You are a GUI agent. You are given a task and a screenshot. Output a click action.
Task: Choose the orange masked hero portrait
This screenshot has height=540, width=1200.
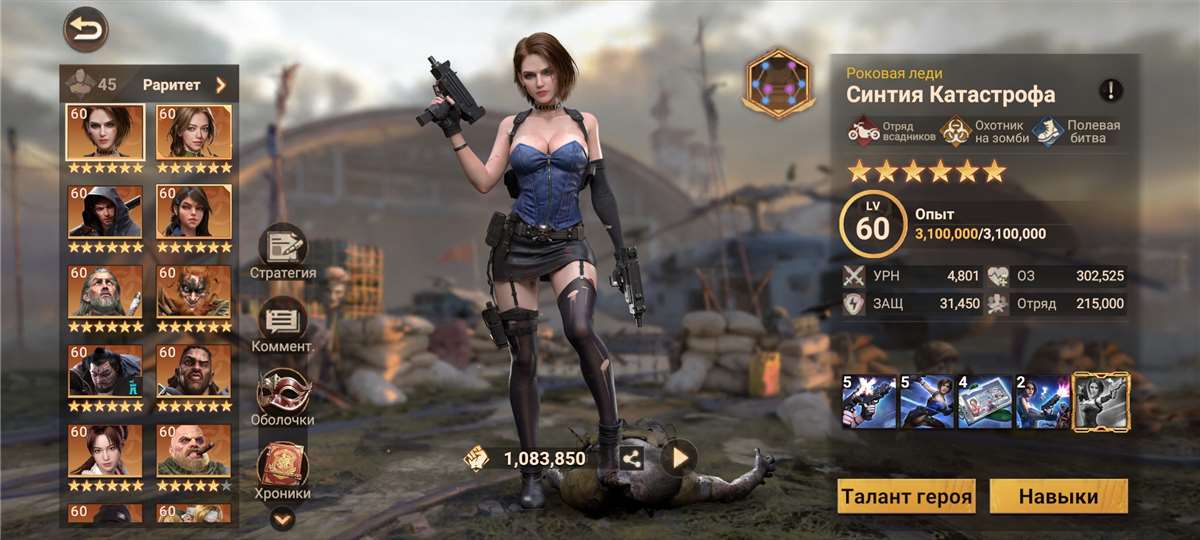(x=194, y=292)
